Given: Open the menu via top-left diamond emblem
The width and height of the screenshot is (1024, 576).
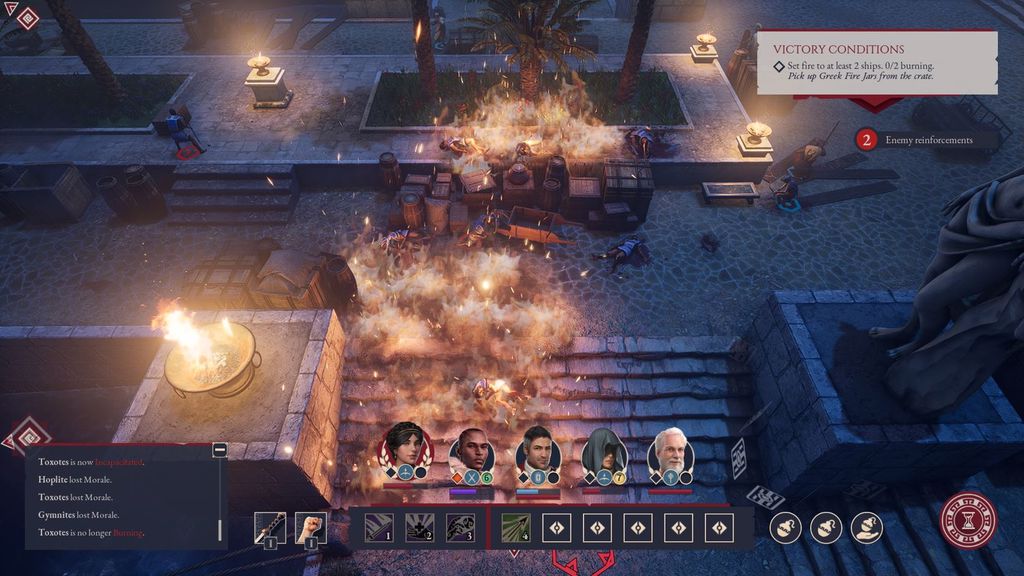Looking at the screenshot, I should pyautogui.click(x=27, y=17).
